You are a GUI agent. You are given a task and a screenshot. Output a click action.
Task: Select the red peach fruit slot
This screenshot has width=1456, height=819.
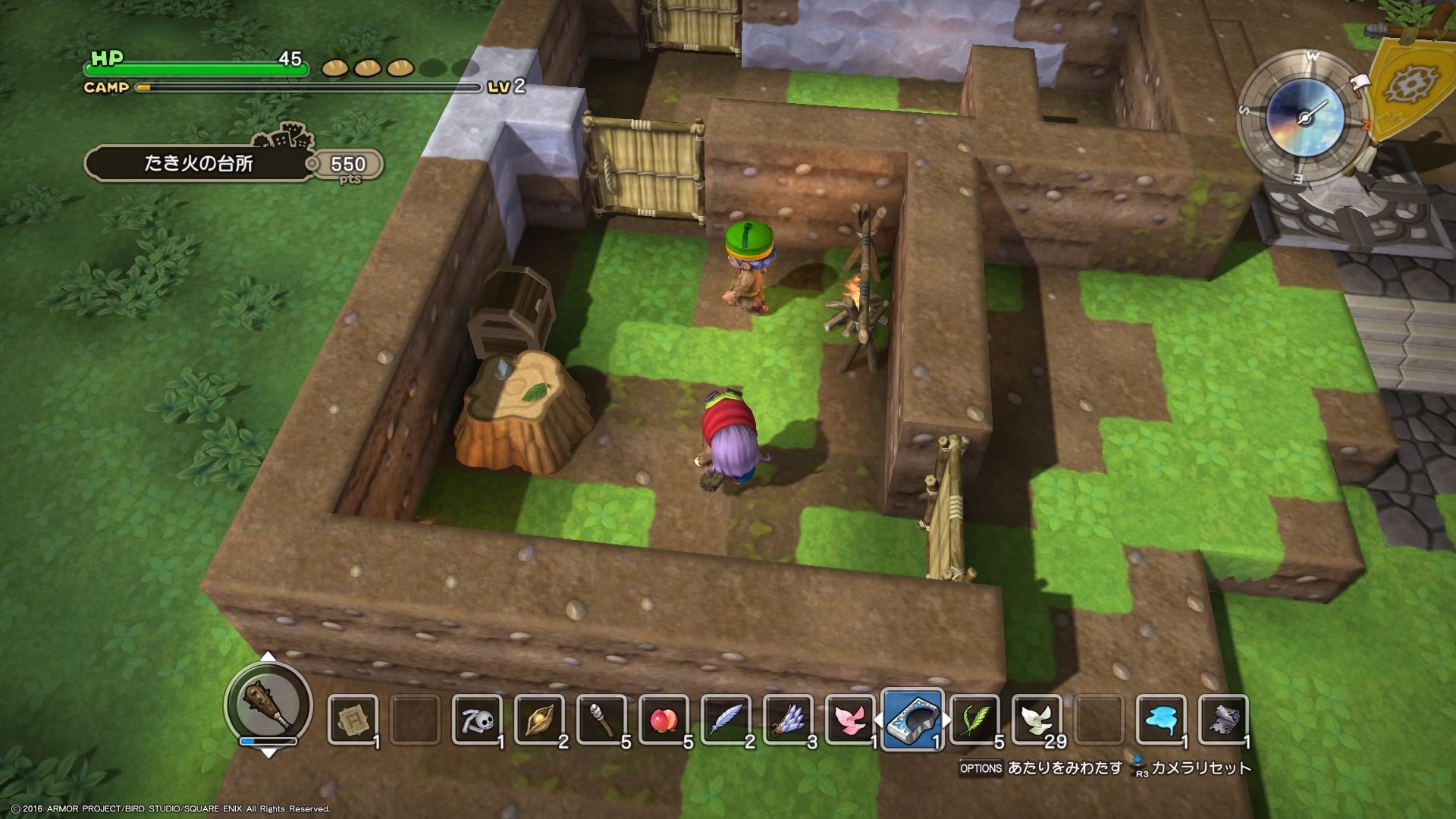click(x=664, y=719)
